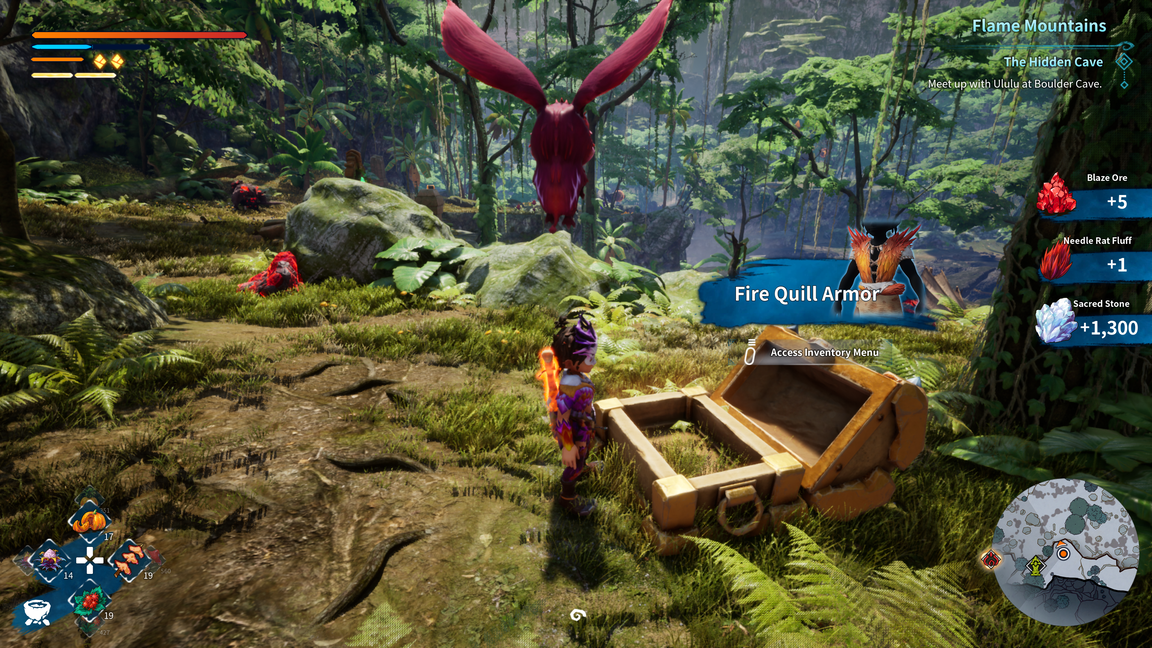
Task: Open The Hidden Cave quest tracker
Action: pyautogui.click(x=1053, y=62)
